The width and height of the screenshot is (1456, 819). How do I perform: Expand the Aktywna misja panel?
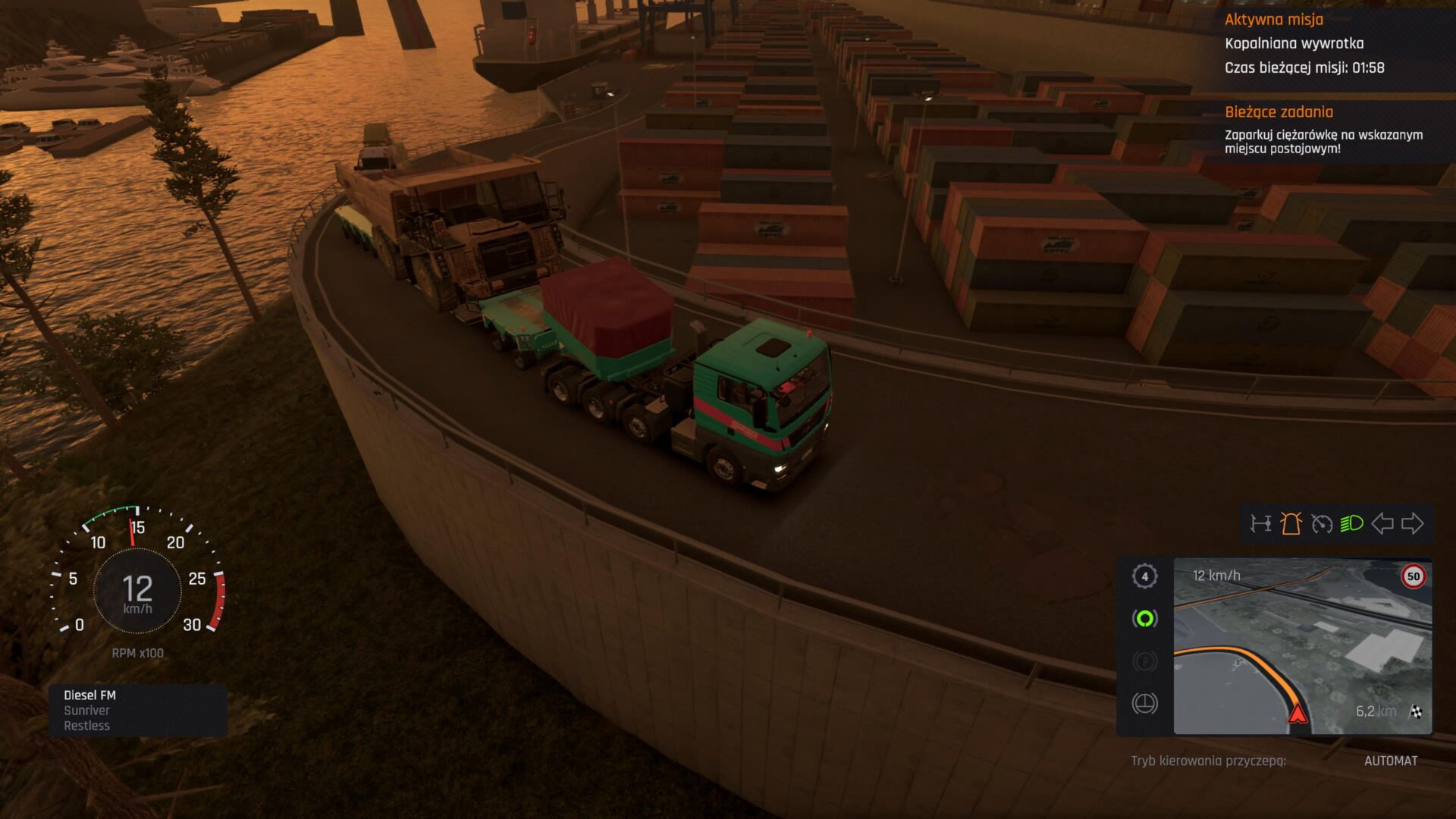click(x=1274, y=20)
